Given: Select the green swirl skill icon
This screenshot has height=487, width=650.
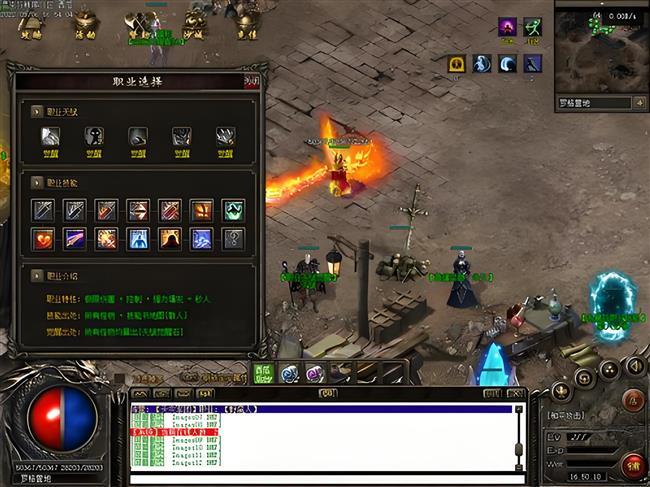Looking at the screenshot, I should pyautogui.click(x=232, y=210).
